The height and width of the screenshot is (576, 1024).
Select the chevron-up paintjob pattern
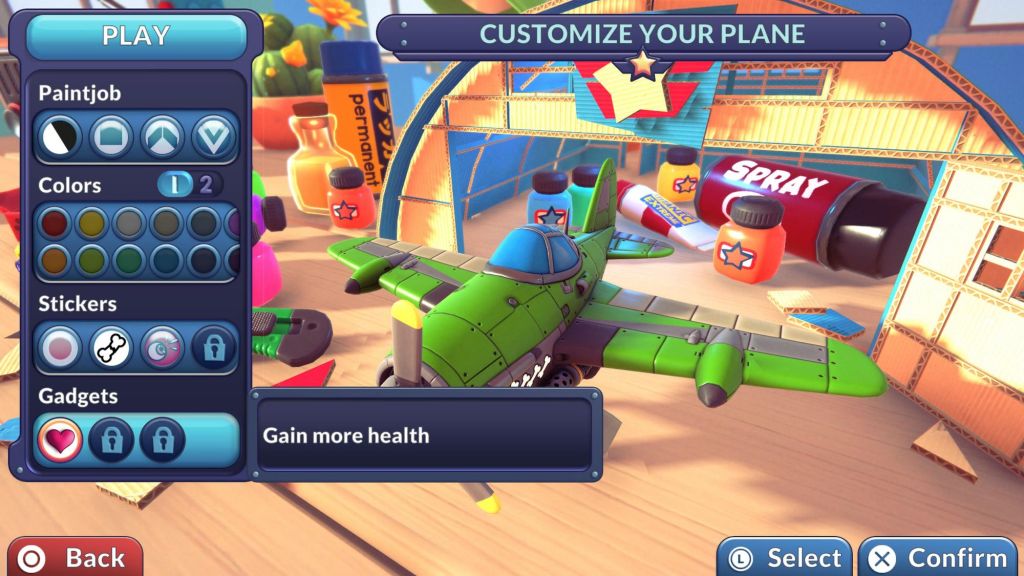(x=161, y=136)
